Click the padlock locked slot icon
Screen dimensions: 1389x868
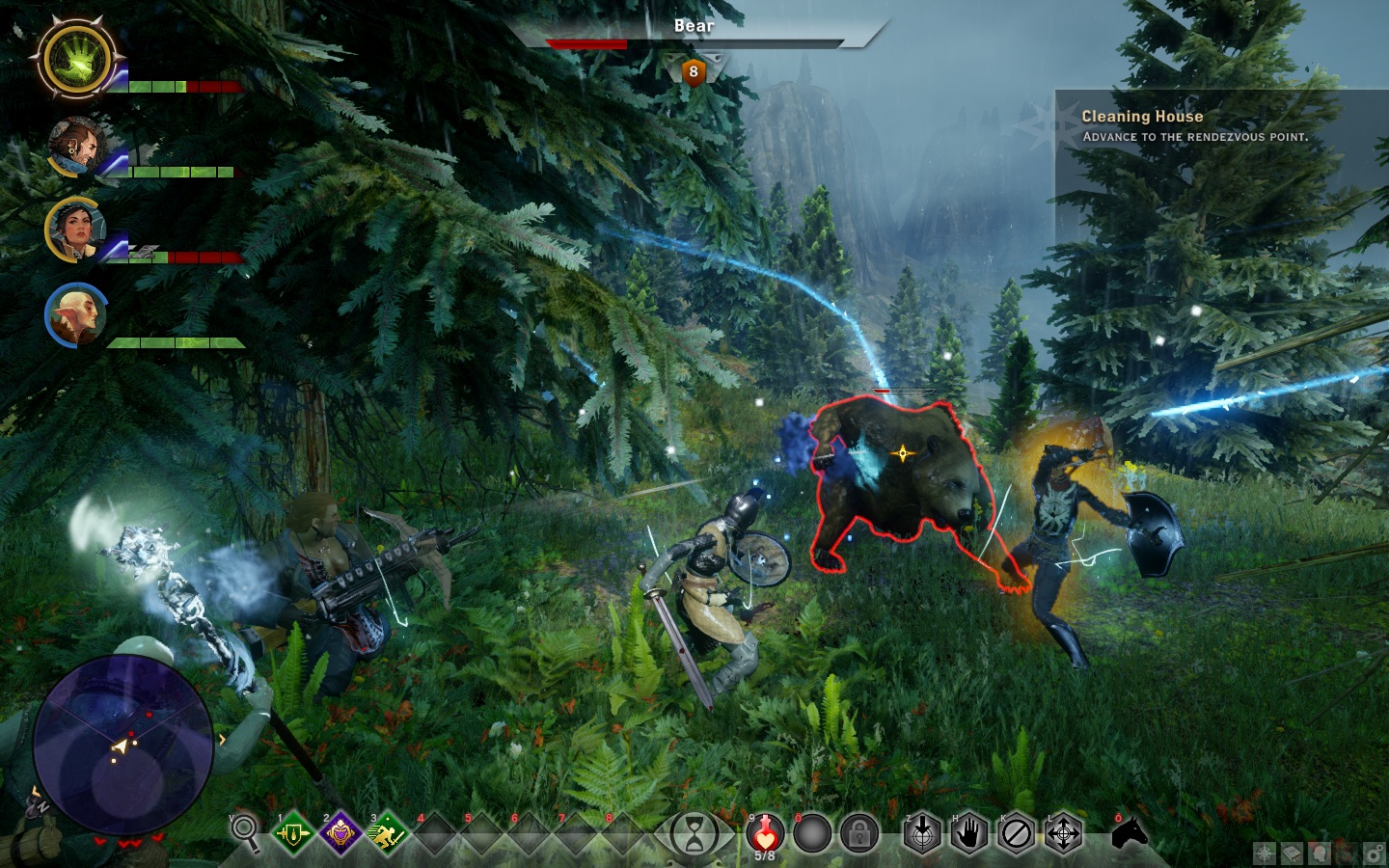pyautogui.click(x=858, y=834)
